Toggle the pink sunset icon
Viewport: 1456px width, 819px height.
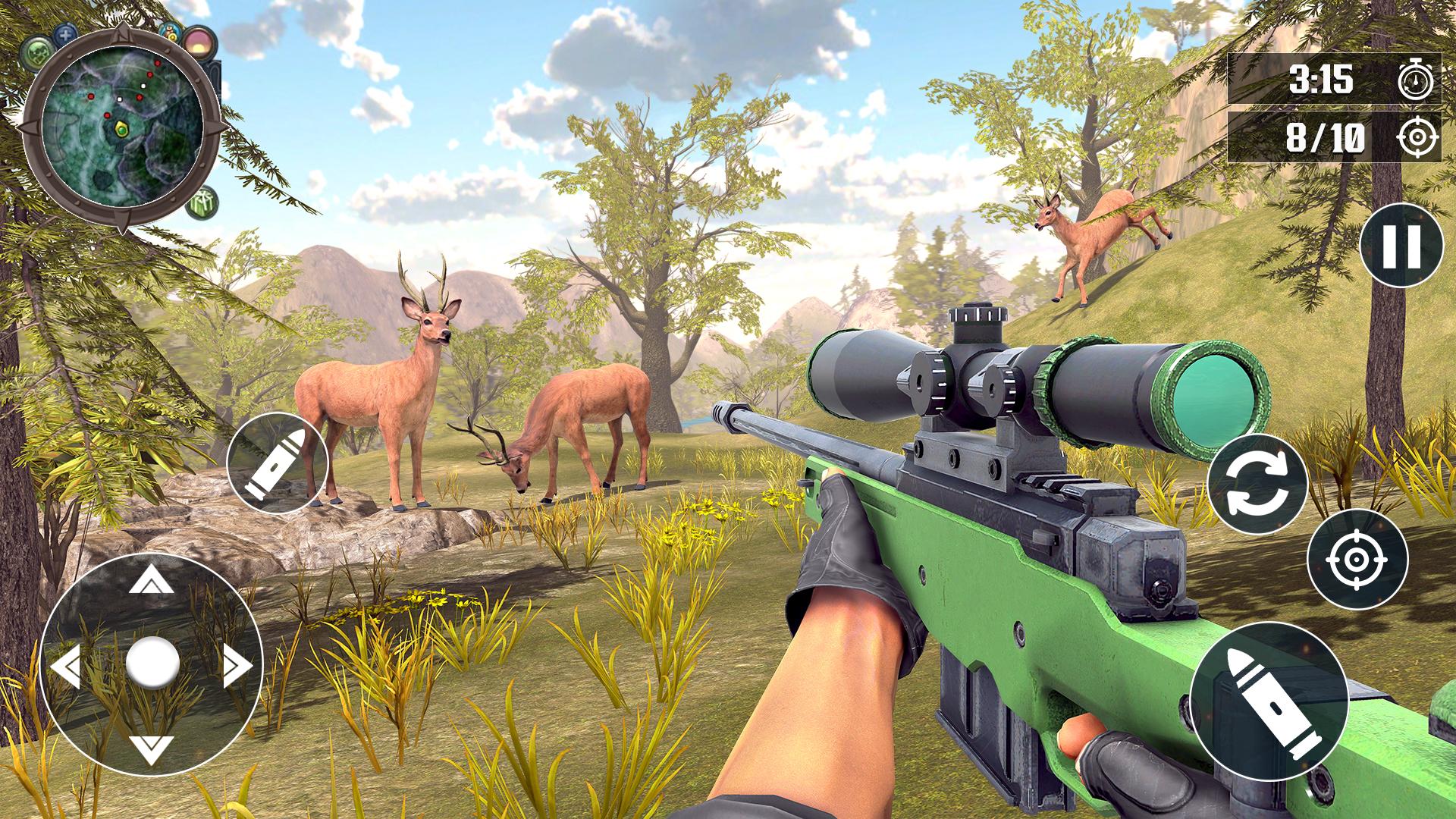tap(199, 42)
